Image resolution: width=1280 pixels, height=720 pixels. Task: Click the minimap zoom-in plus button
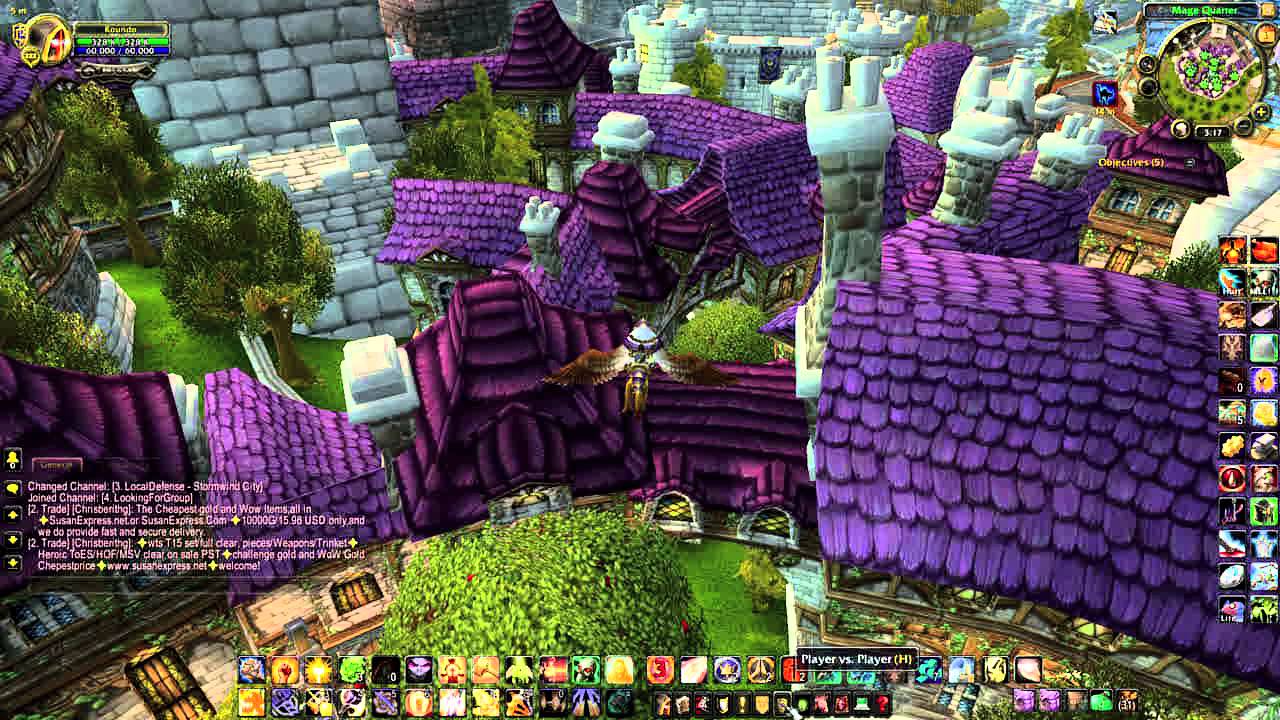[1260, 112]
